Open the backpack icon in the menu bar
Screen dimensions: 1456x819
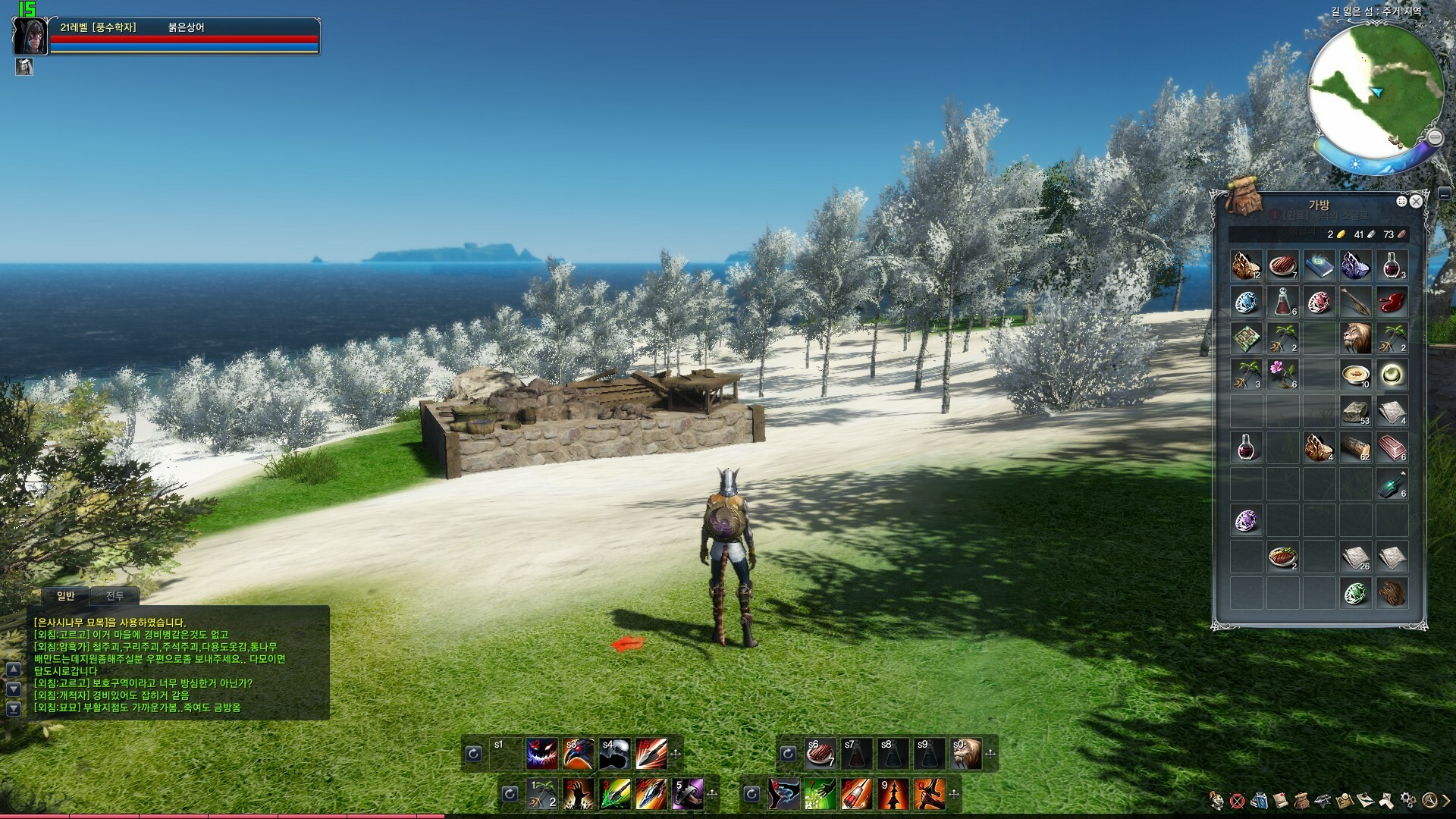point(1301,800)
